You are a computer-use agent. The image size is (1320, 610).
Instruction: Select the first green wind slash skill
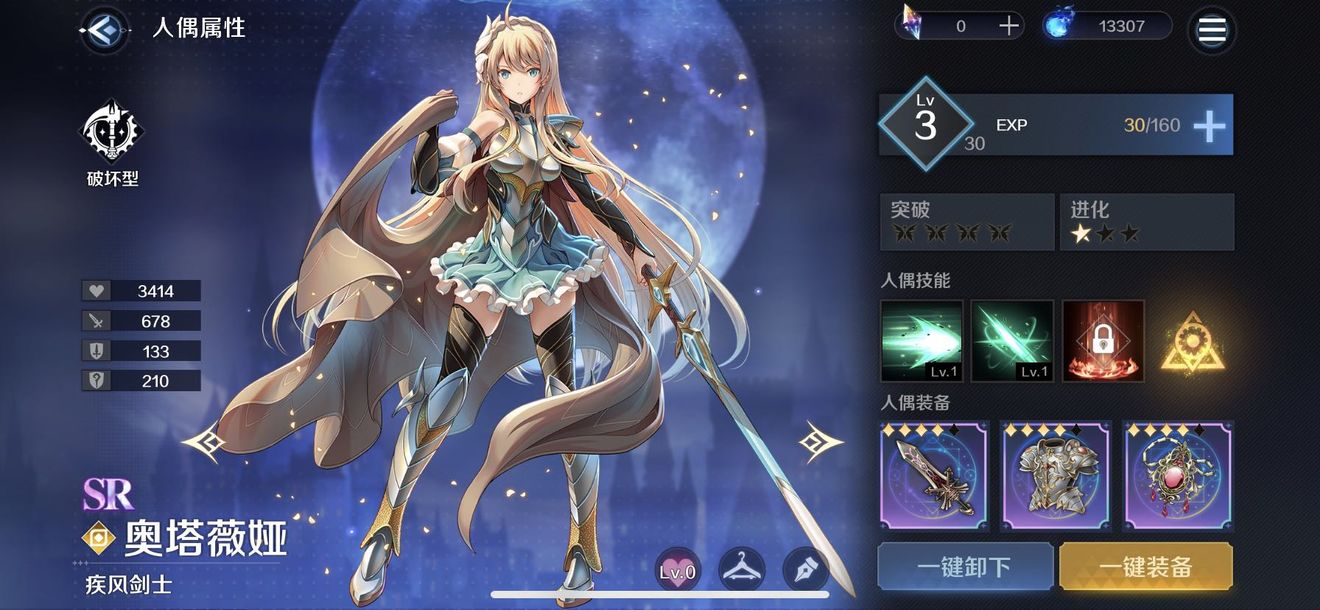point(921,341)
